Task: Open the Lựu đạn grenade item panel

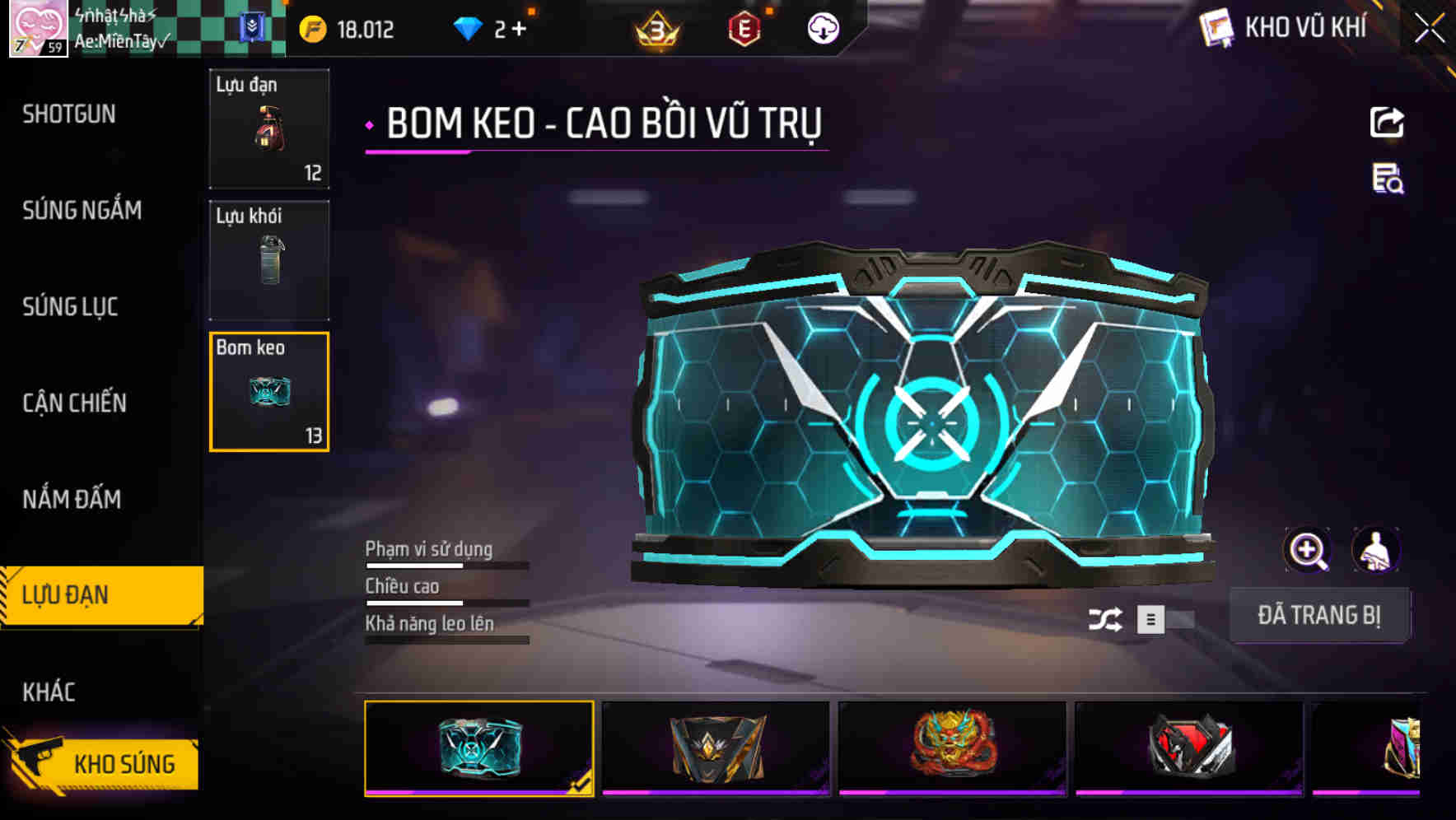Action: pyautogui.click(x=268, y=128)
